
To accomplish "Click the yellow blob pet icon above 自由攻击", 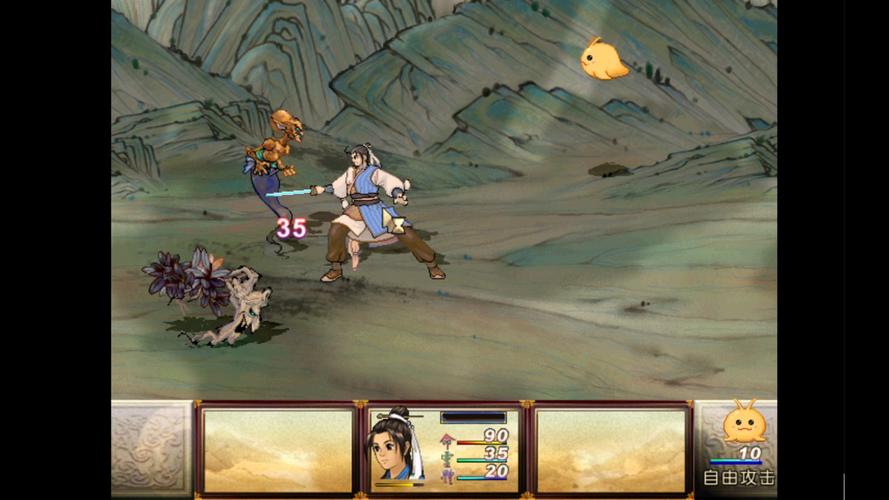I will [744, 423].
